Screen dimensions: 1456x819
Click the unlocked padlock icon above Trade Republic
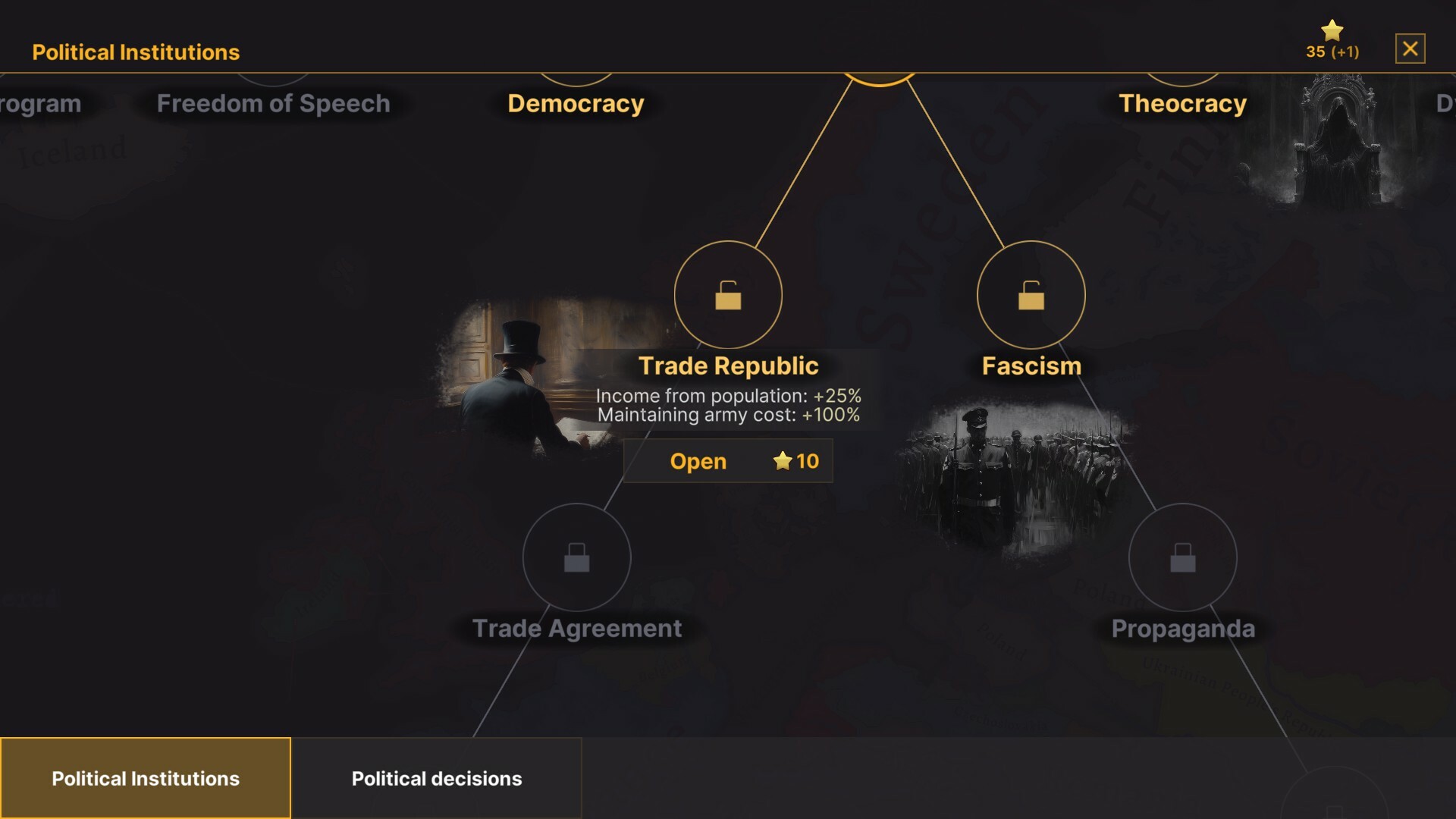coord(728,297)
